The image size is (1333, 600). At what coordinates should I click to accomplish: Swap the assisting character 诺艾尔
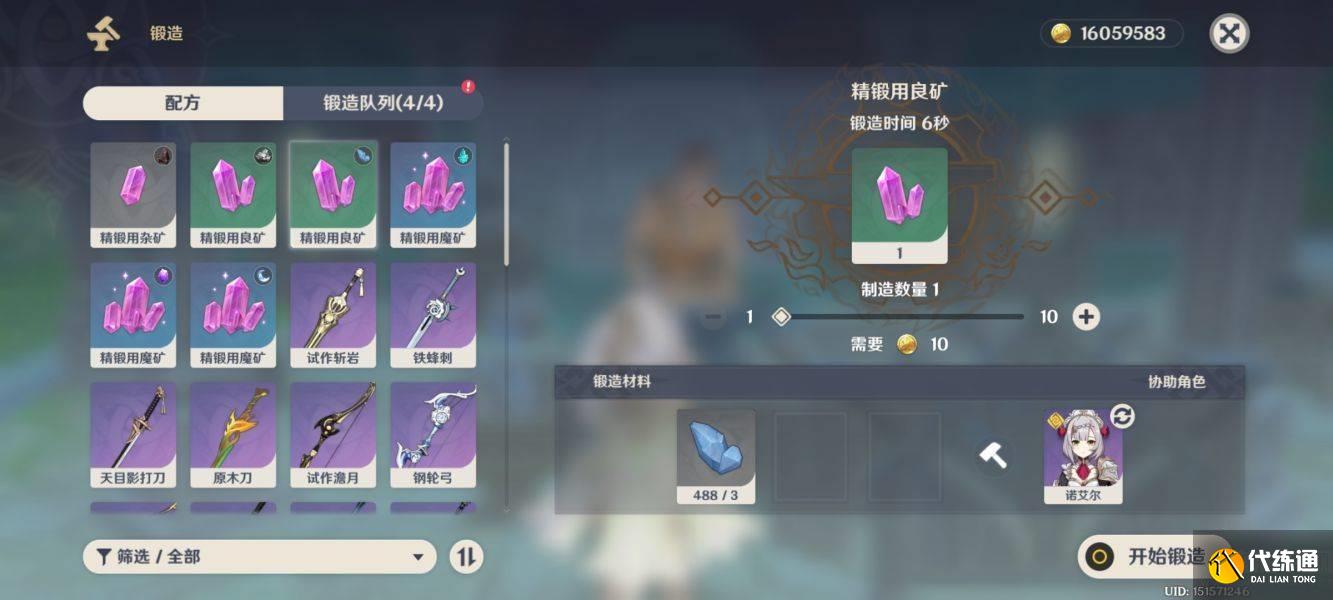[1123, 416]
